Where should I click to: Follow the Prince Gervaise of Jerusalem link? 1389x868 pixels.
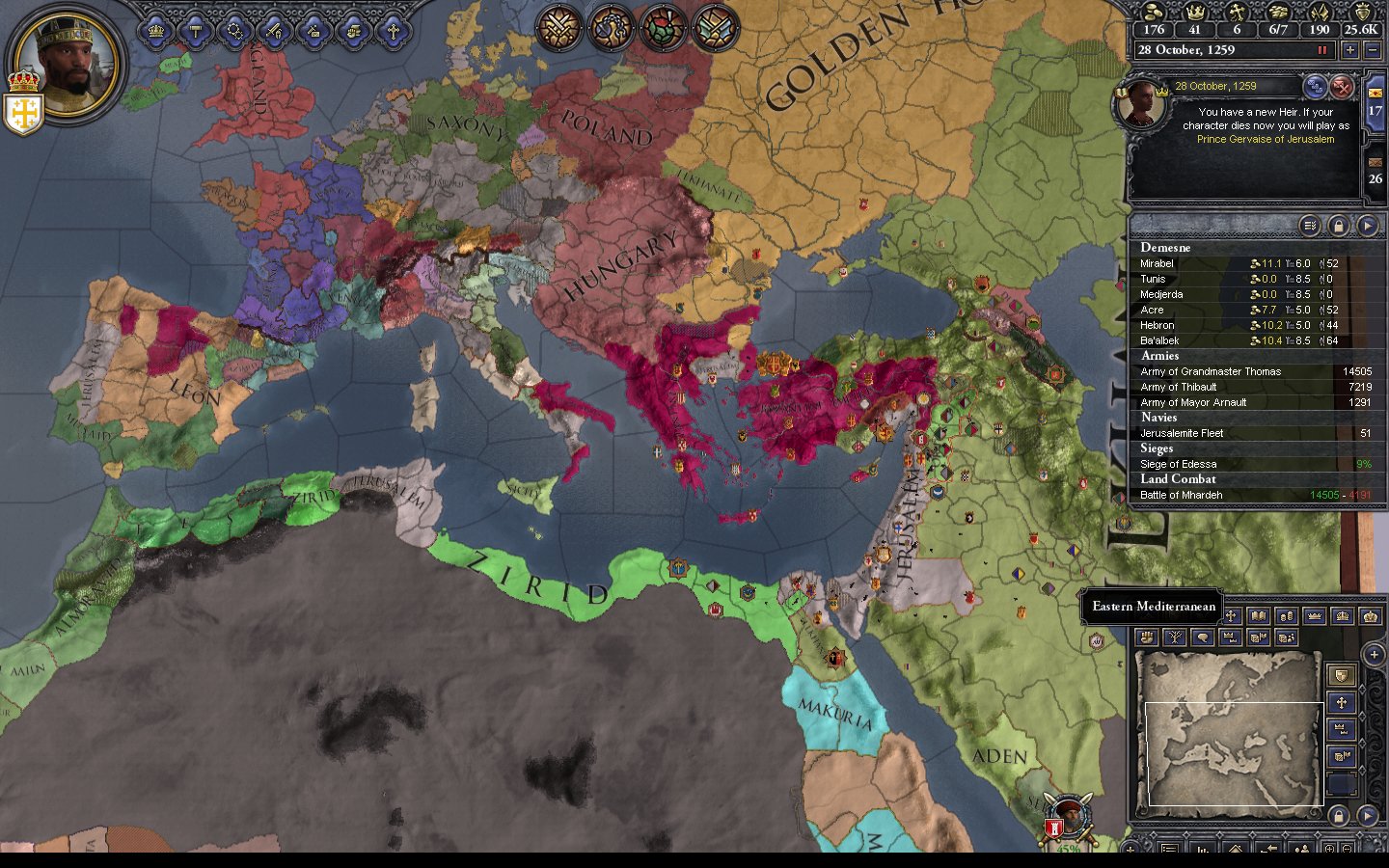(1266, 139)
